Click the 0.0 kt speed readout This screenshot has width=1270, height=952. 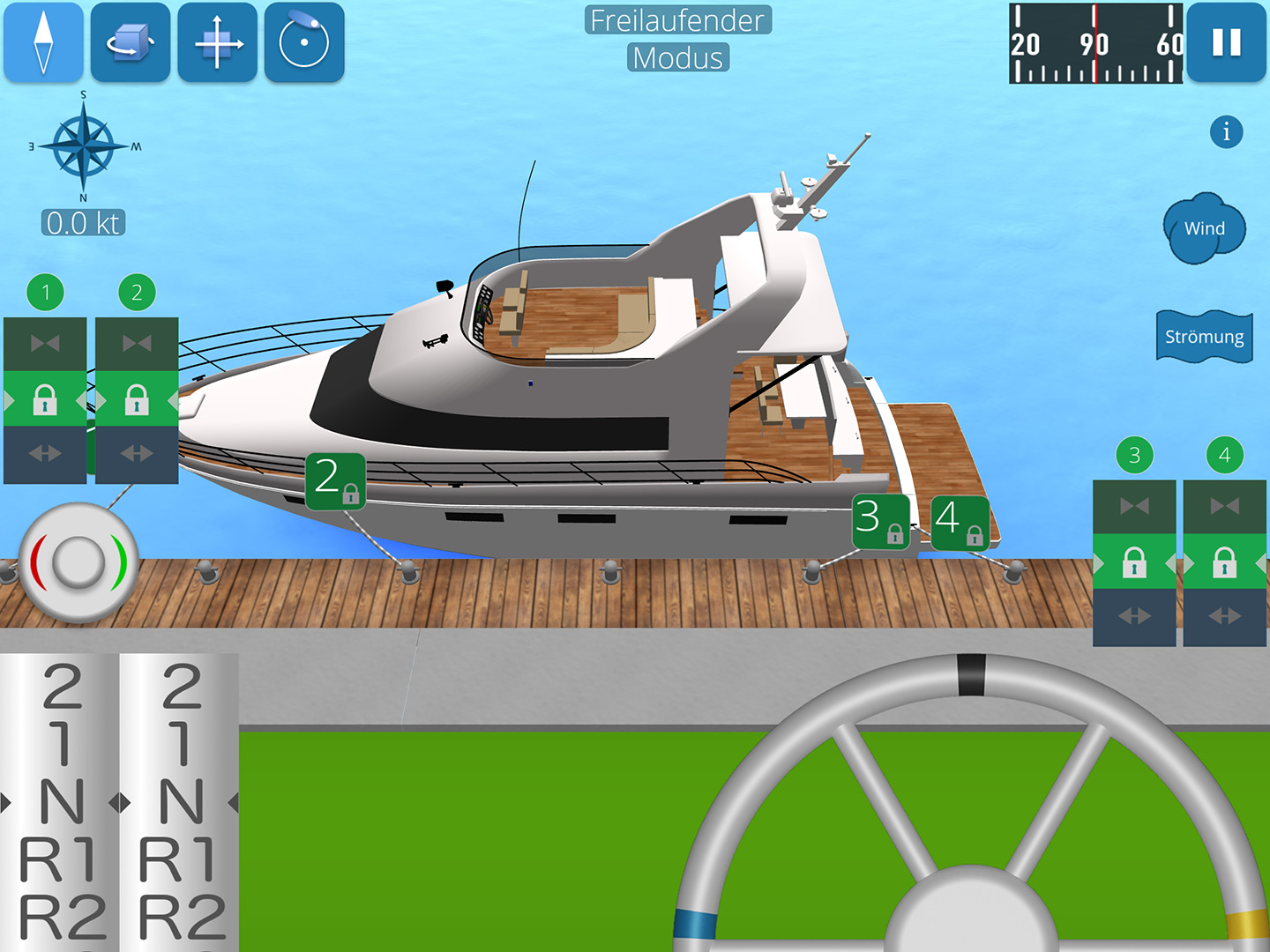[x=84, y=223]
